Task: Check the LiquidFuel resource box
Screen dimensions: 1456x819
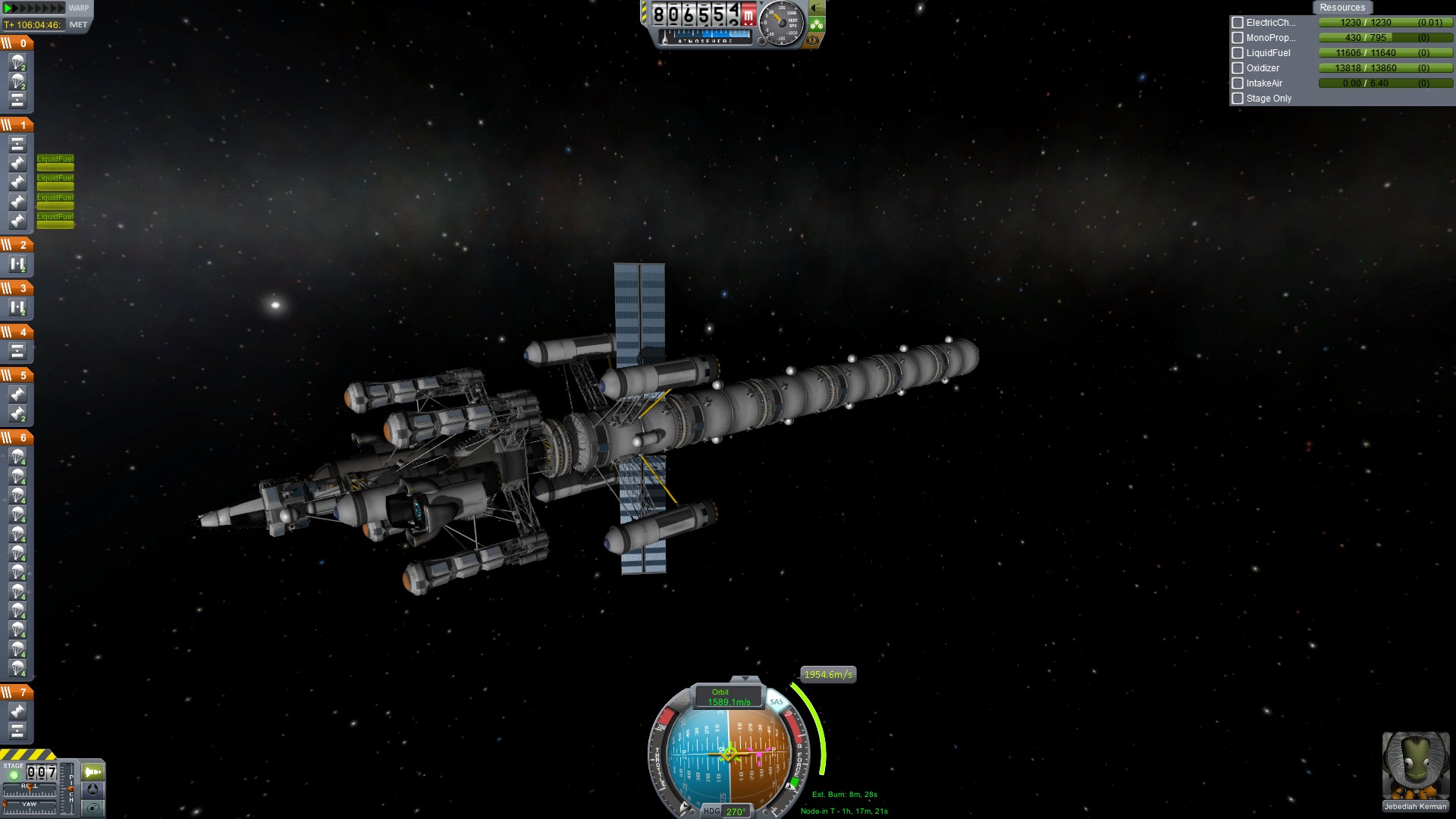Action: coord(1238,53)
